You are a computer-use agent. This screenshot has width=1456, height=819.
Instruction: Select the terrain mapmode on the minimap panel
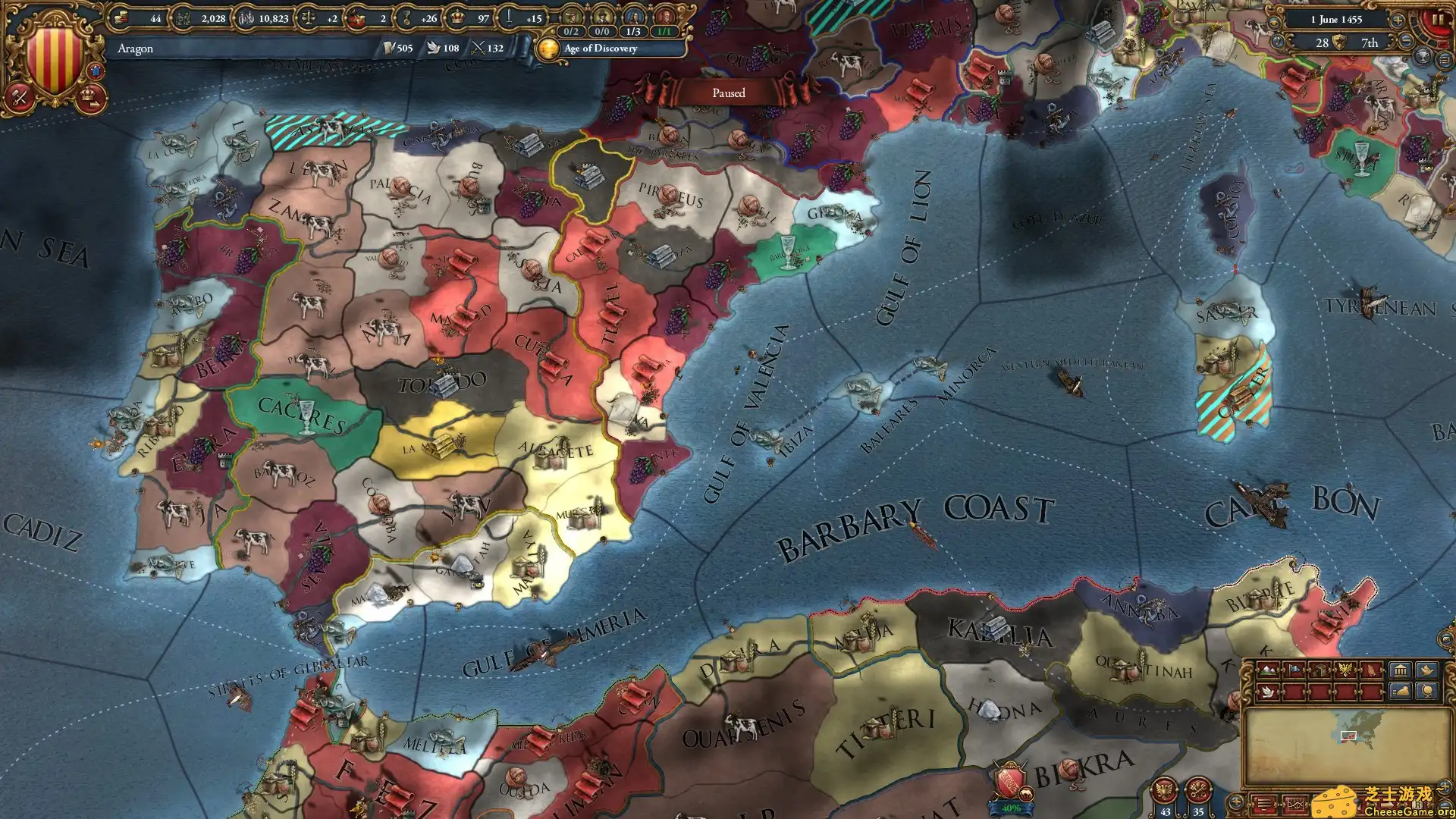pos(1268,670)
